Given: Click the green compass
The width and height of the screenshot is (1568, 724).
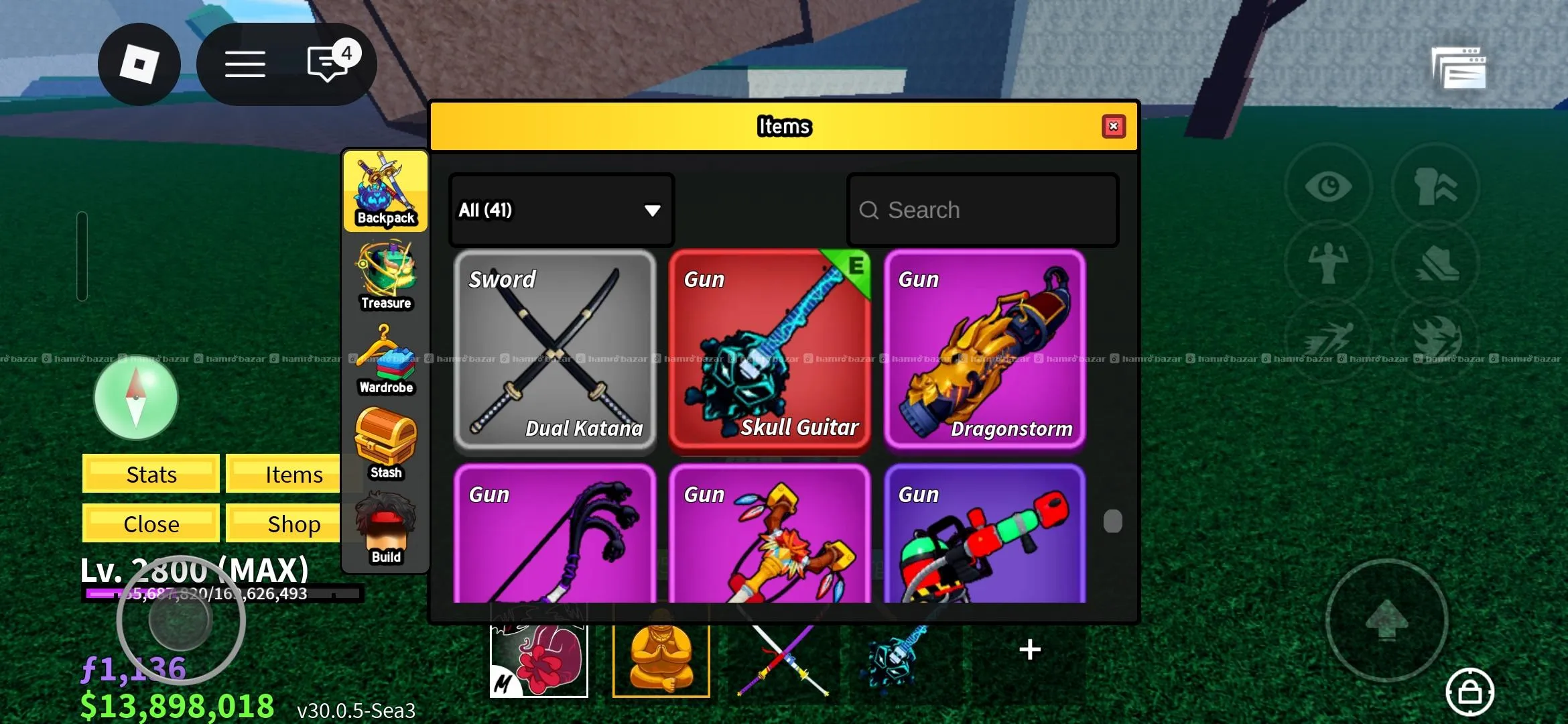Looking at the screenshot, I should [136, 398].
